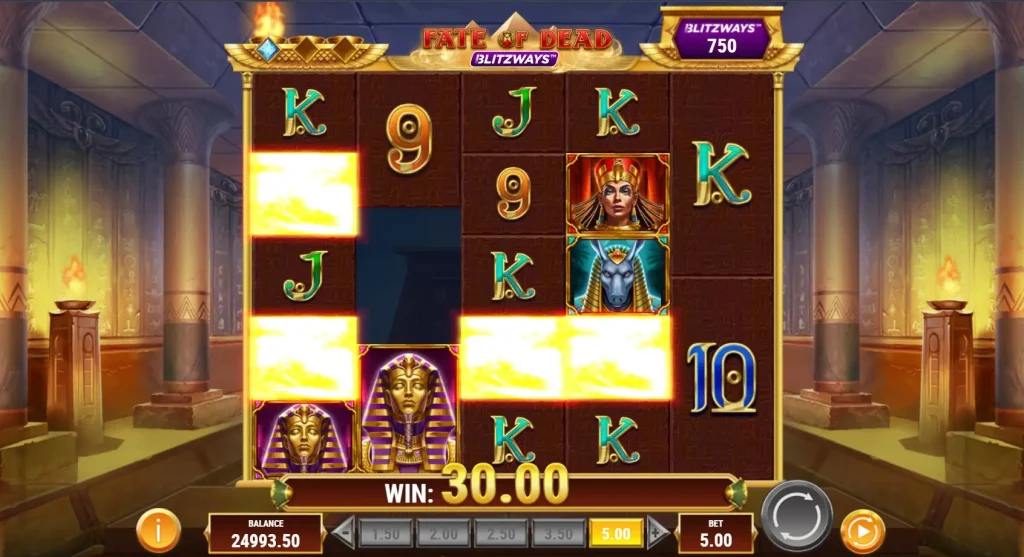The width and height of the screenshot is (1024, 557).
Task: Choose the 2.00 bet amount
Action: pyautogui.click(x=443, y=533)
